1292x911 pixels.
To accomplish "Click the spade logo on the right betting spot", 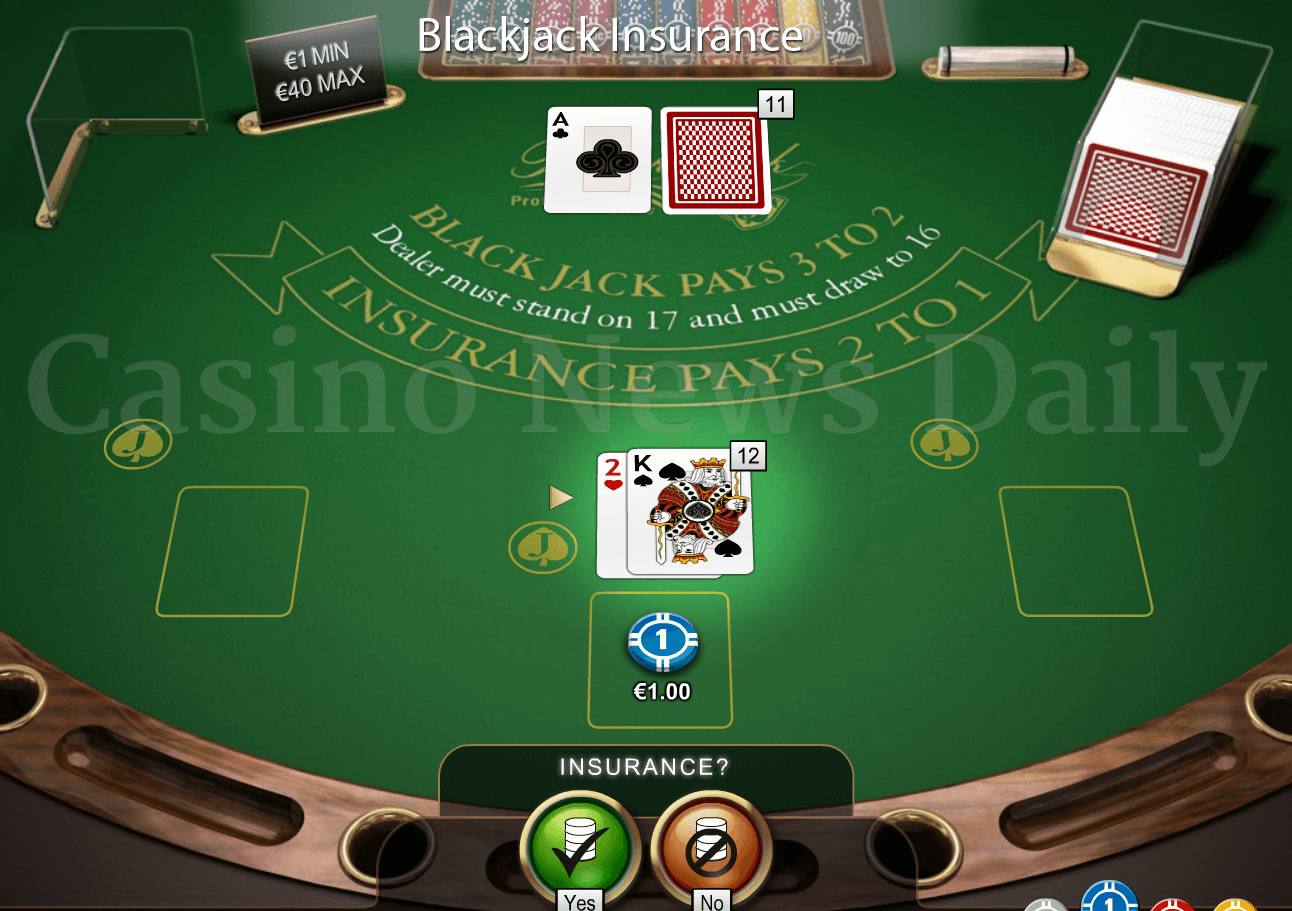I will tap(943, 442).
